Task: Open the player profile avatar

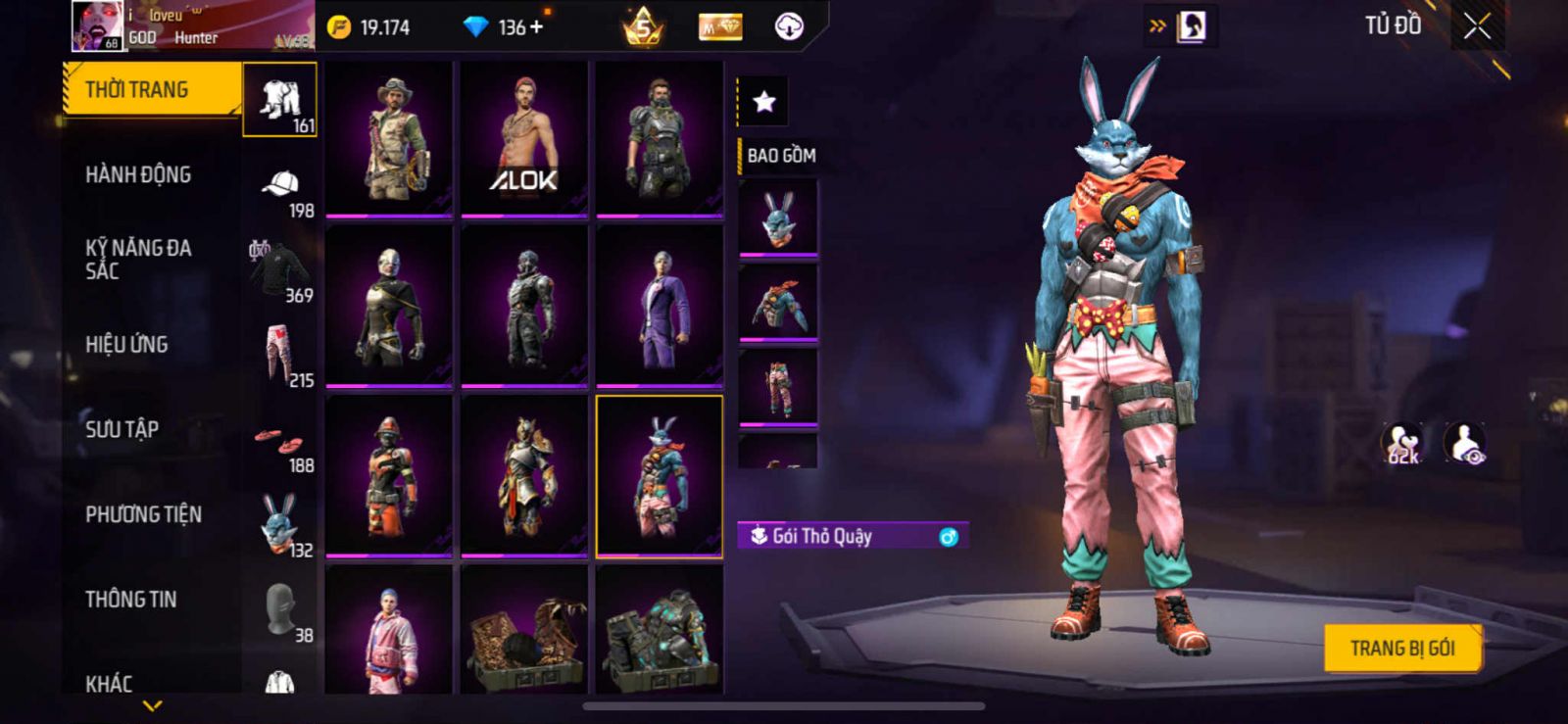Action: click(x=97, y=26)
